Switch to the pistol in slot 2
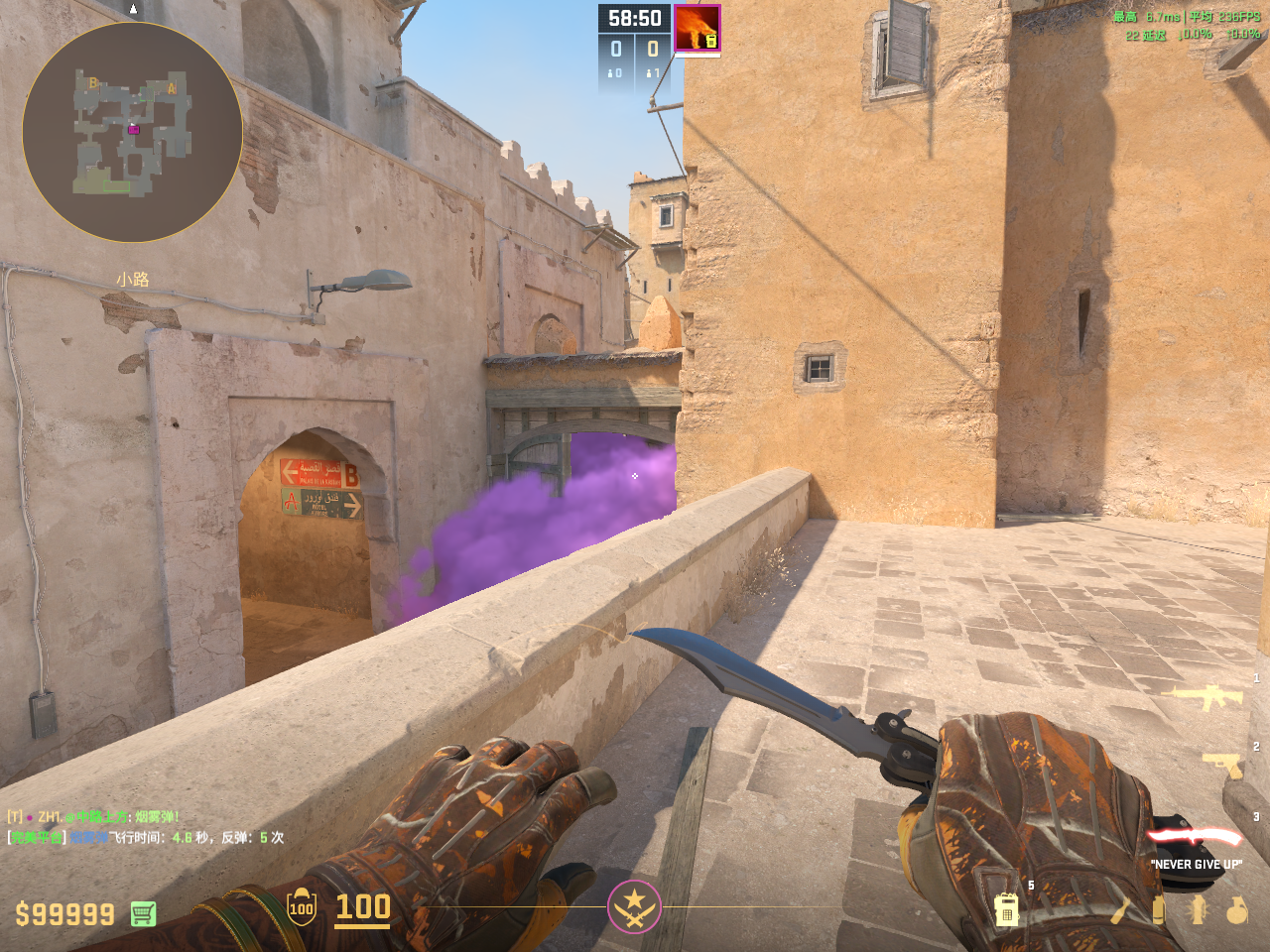This screenshot has height=952, width=1270. pos(1222,765)
